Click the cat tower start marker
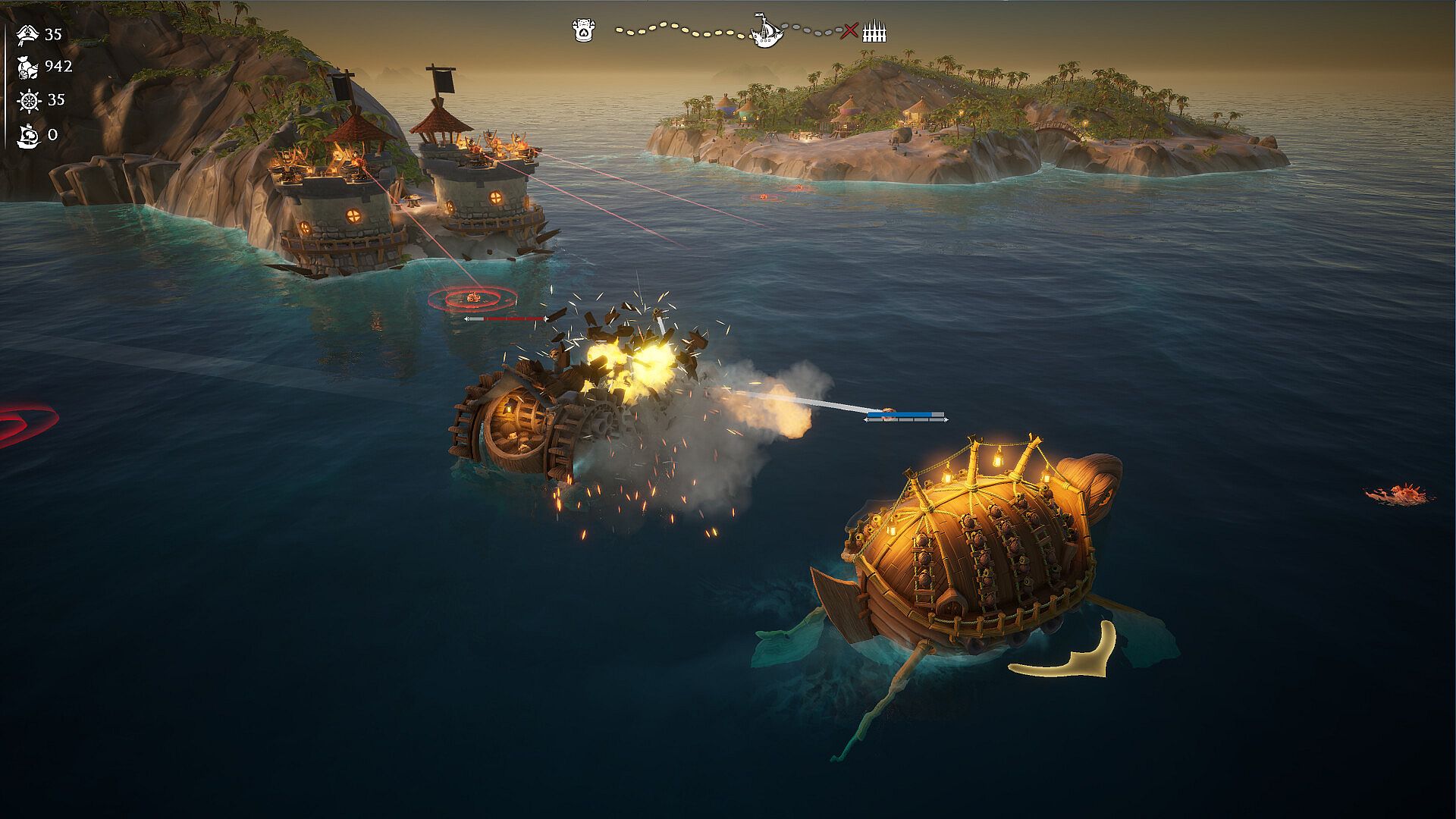Image resolution: width=1456 pixels, height=819 pixels. pos(582,31)
